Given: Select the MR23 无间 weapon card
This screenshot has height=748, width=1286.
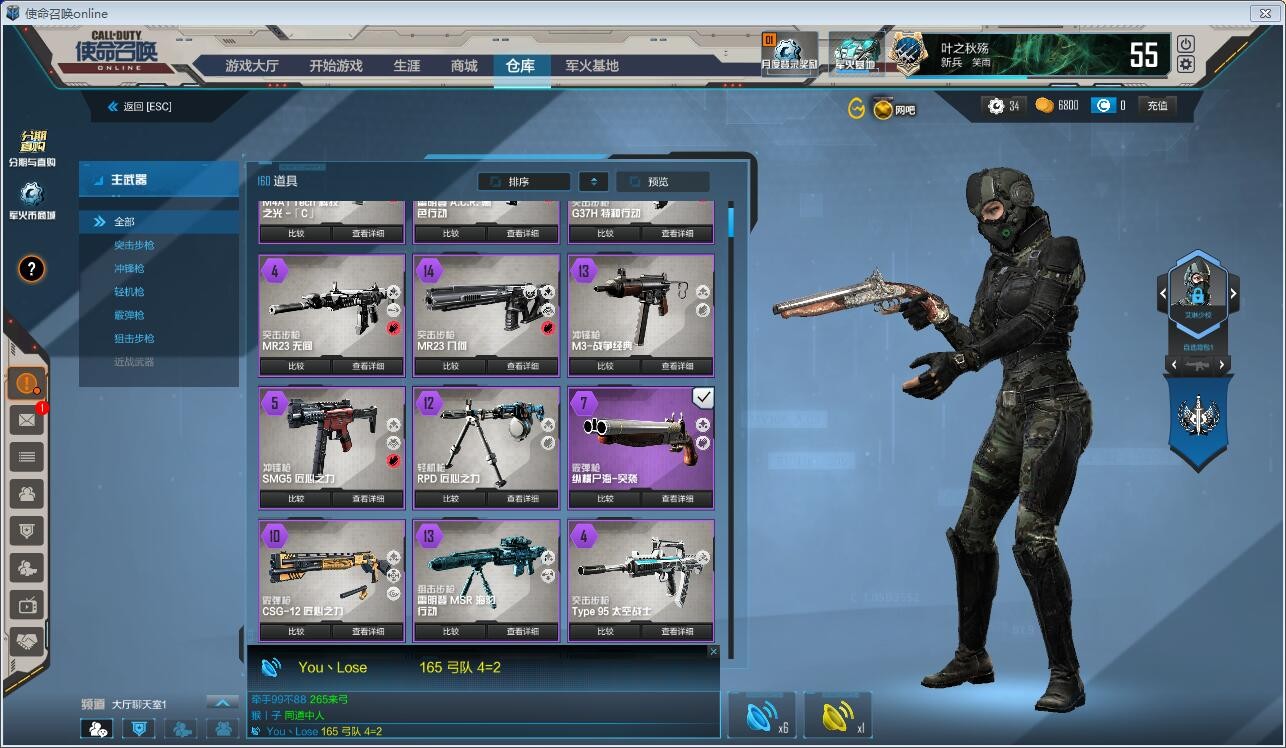Looking at the screenshot, I should point(332,305).
